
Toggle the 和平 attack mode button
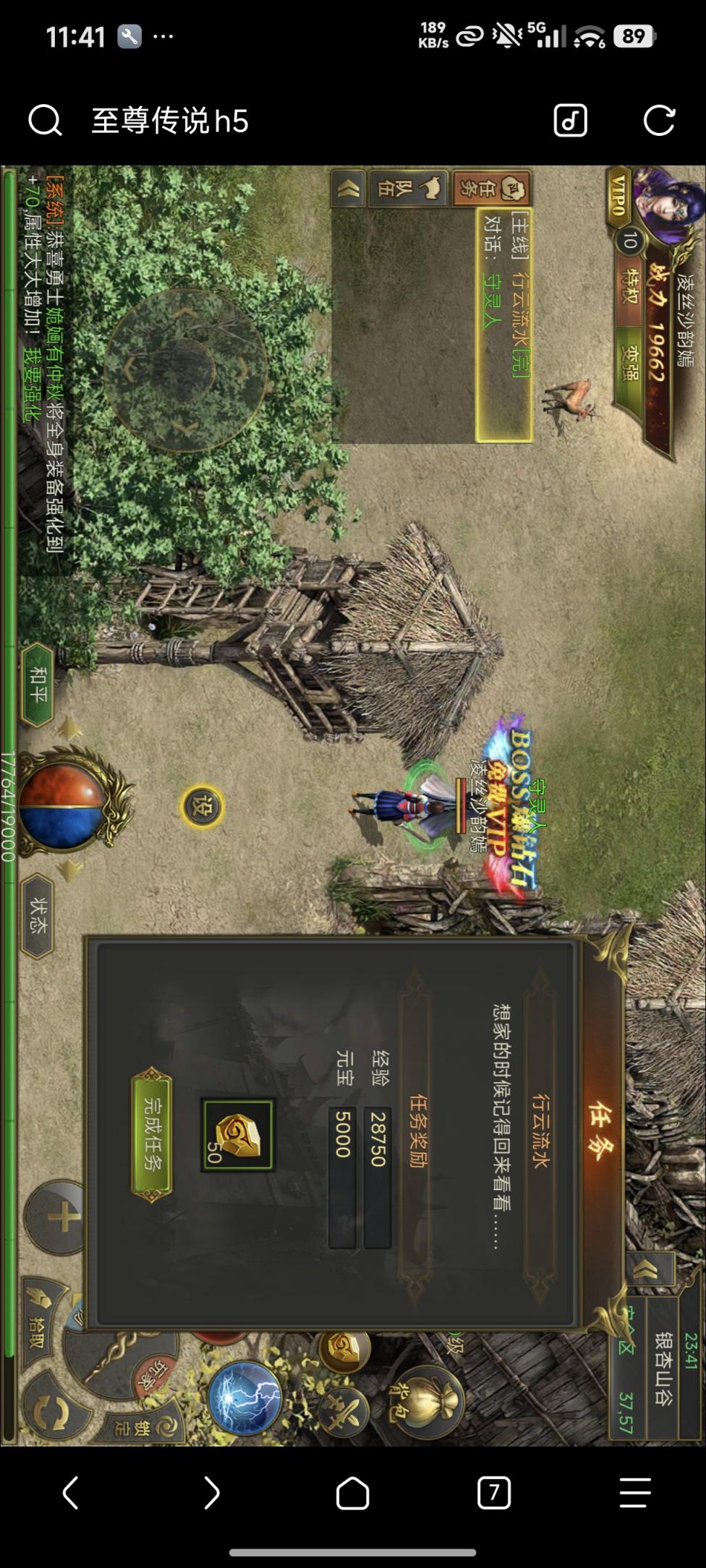pos(37,685)
